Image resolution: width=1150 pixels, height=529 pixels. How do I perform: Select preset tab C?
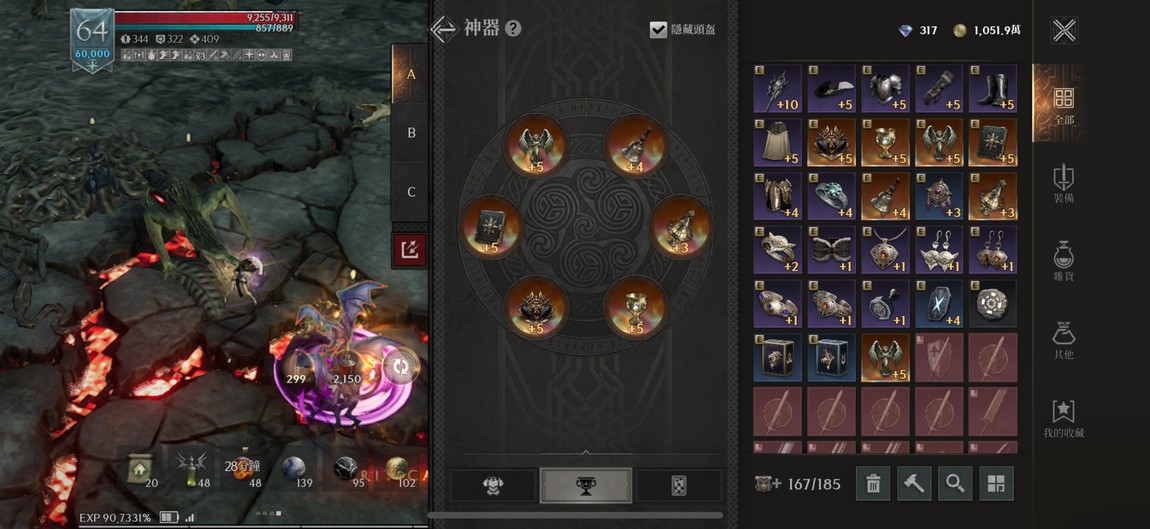411,192
